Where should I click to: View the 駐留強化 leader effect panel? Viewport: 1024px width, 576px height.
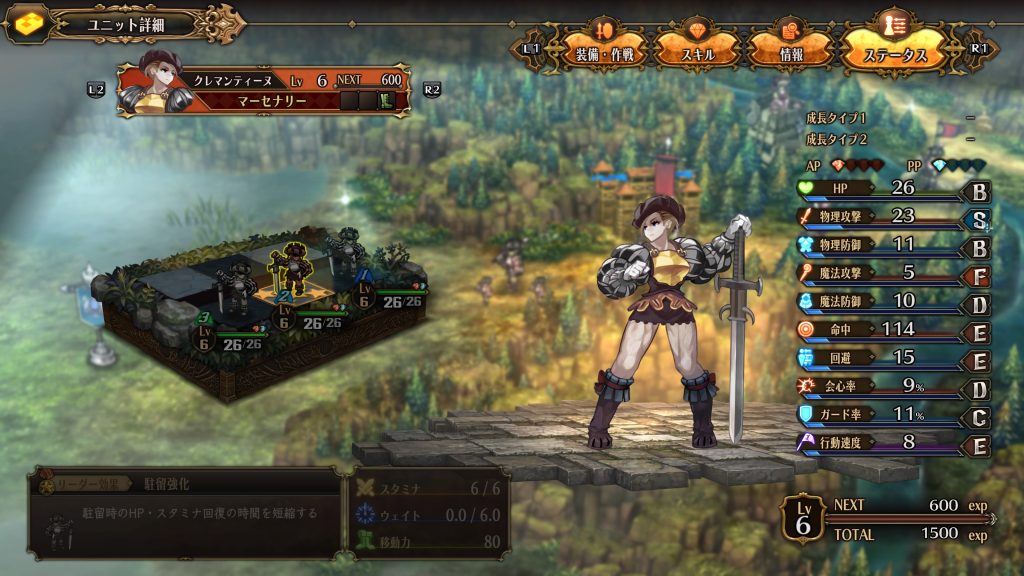coord(185,512)
